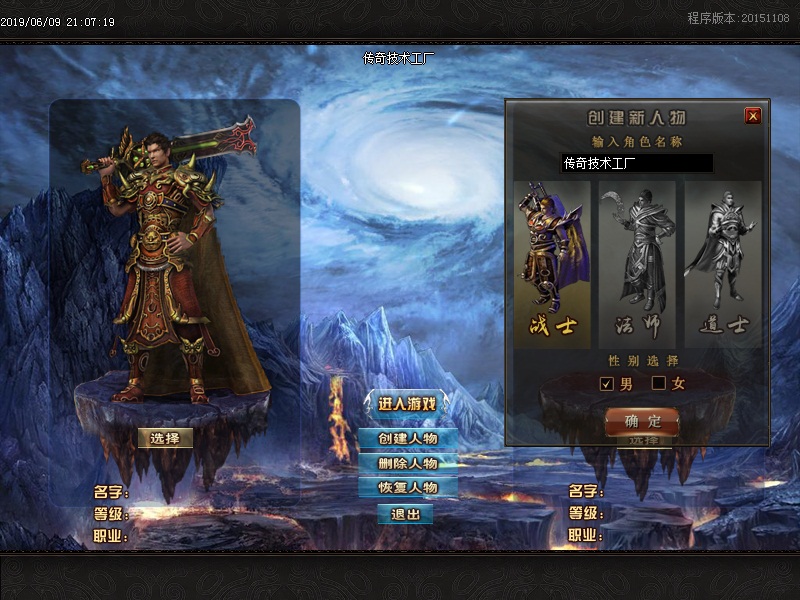Confirm creation with the 确定 button

pos(642,421)
